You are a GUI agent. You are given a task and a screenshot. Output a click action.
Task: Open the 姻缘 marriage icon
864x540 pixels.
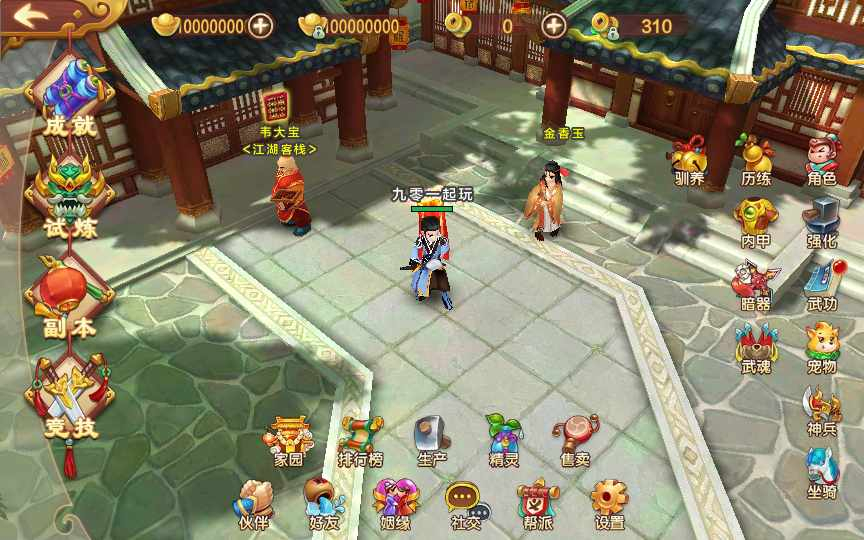point(394,503)
